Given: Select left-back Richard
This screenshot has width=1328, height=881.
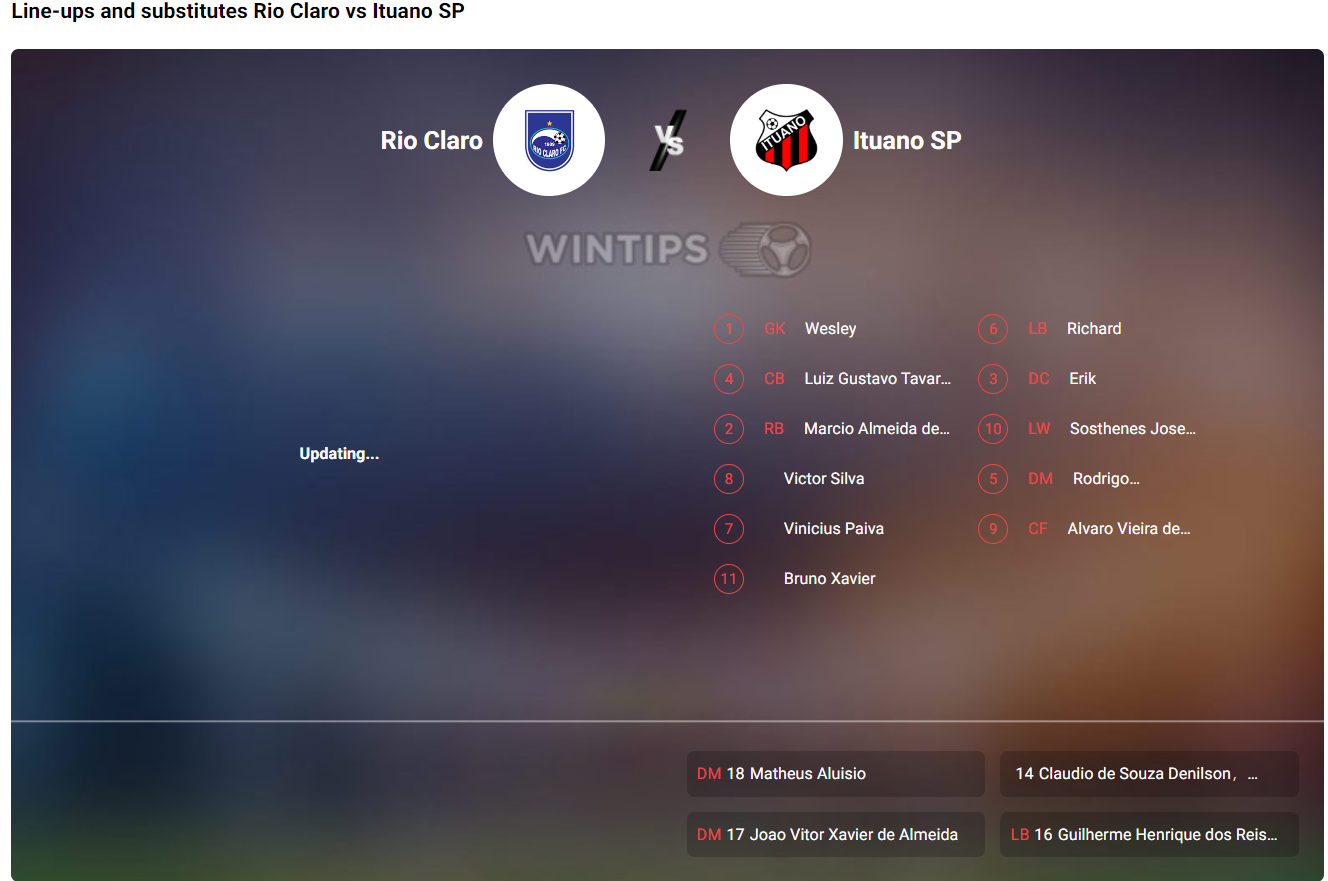Looking at the screenshot, I should coord(1094,329).
